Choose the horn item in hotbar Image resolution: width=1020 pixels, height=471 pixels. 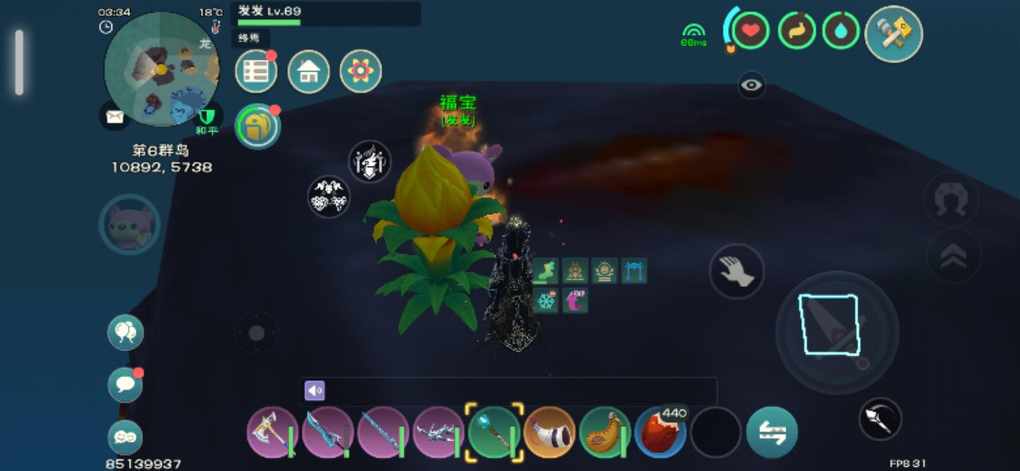pyautogui.click(x=549, y=433)
